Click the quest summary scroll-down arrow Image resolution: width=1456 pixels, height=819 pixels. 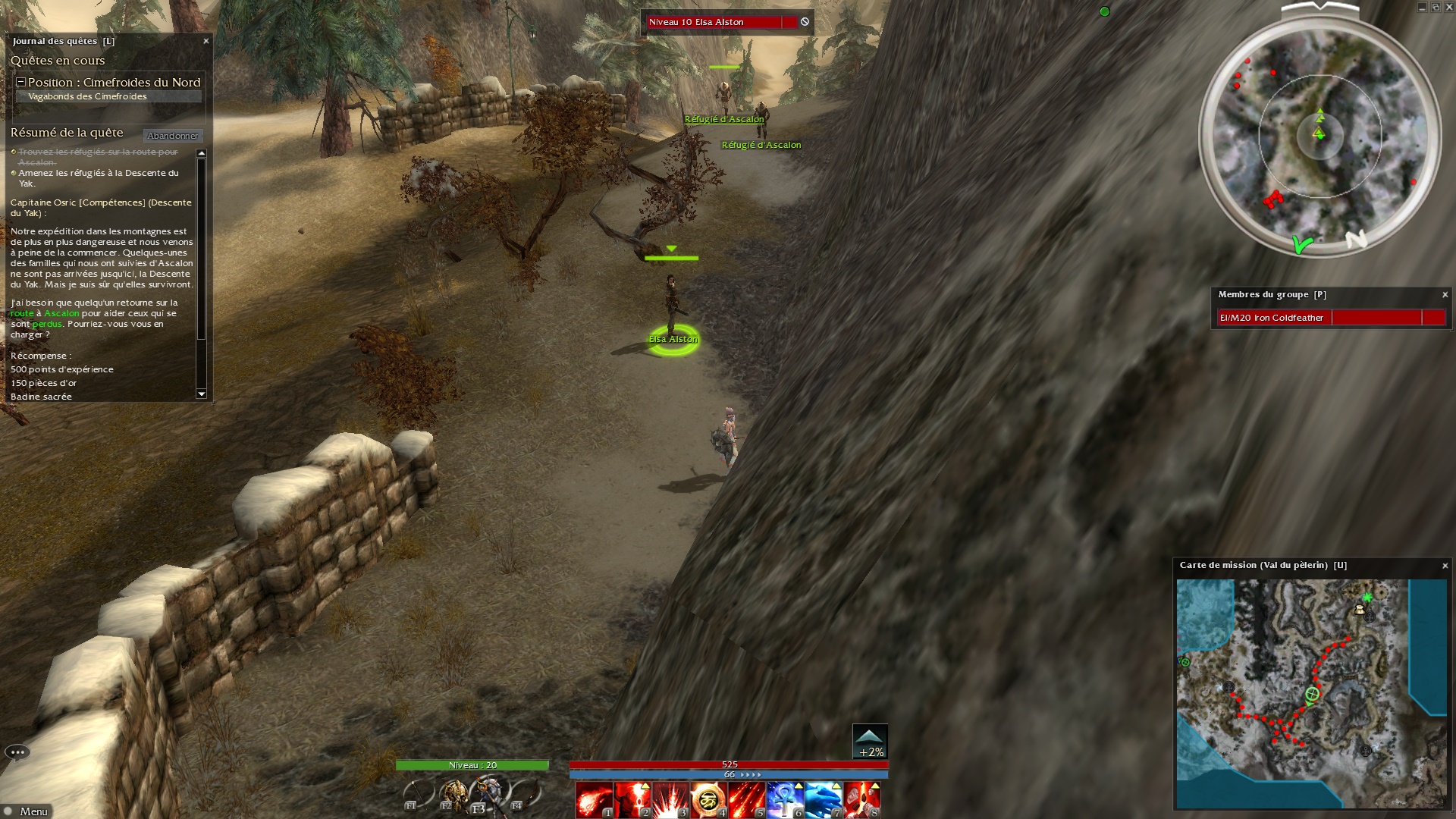[x=202, y=394]
